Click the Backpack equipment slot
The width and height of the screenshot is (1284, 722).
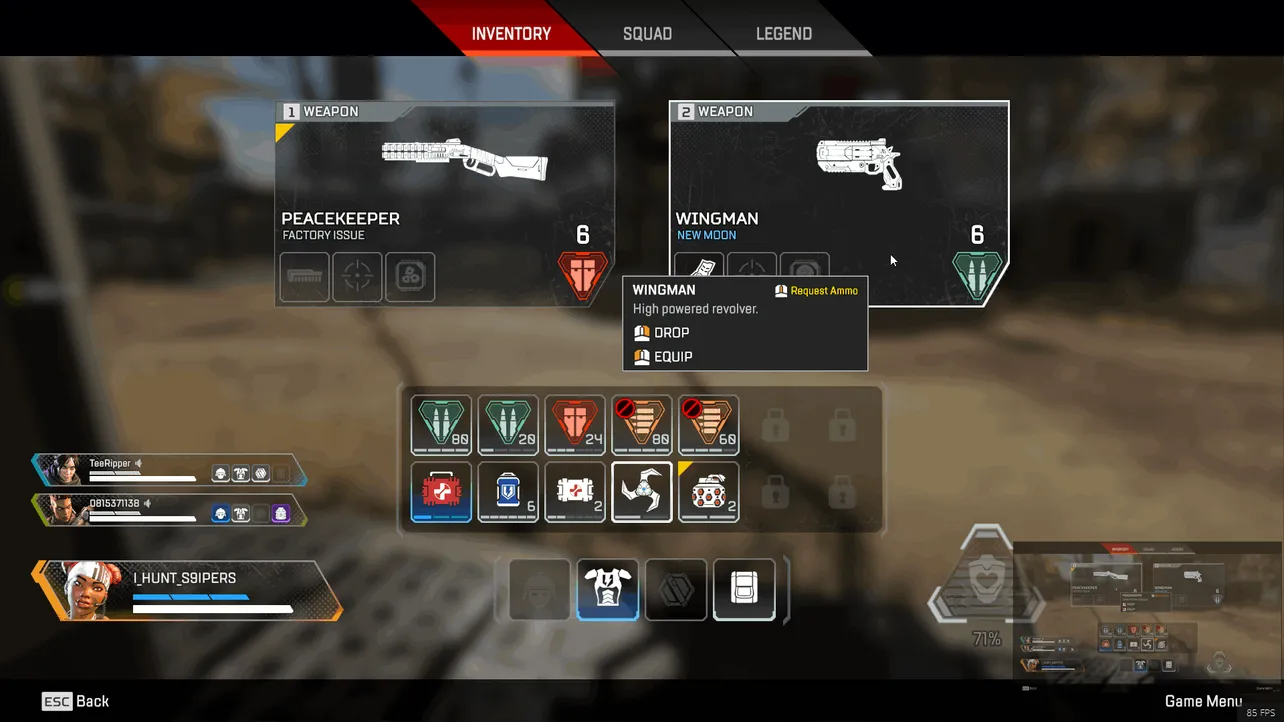click(x=744, y=589)
